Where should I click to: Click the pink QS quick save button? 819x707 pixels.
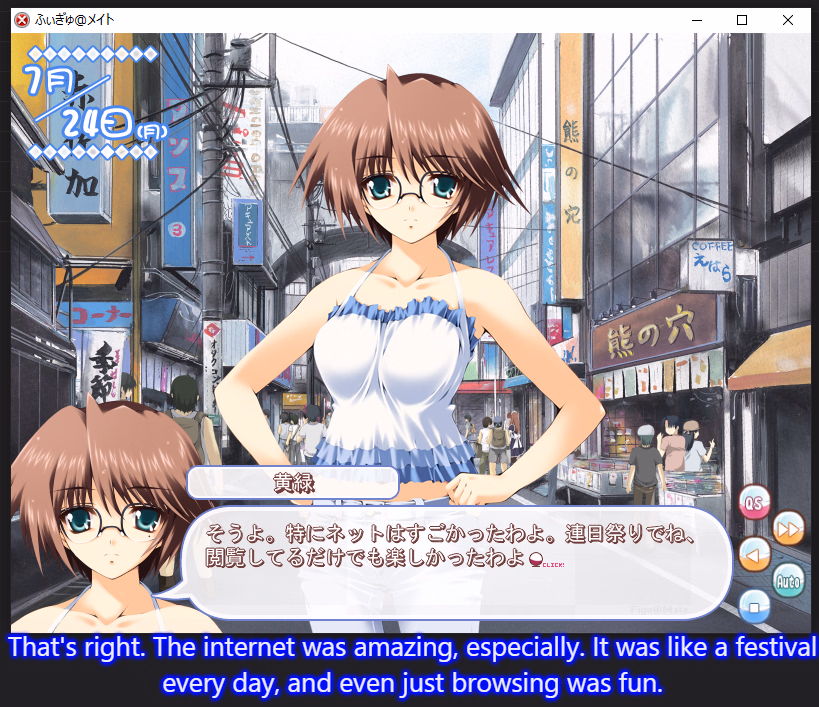pos(755,502)
